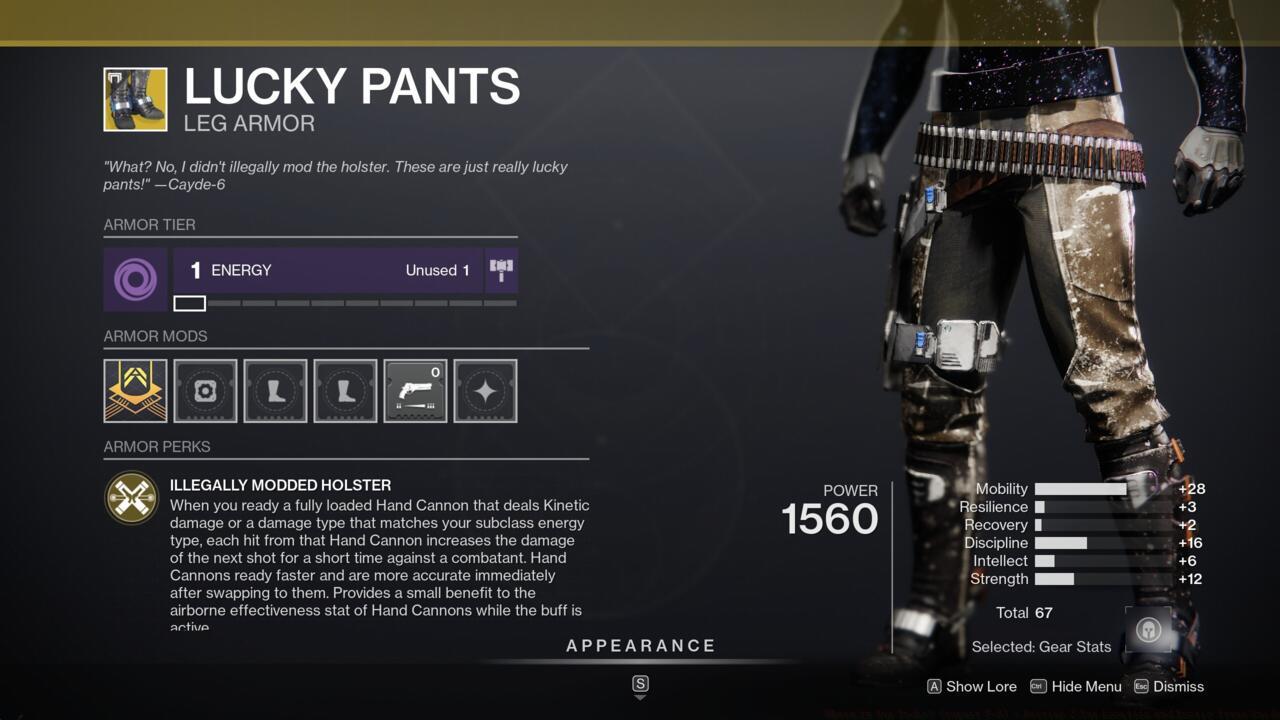Click the golden general armor mod slot

pyautogui.click(x=135, y=391)
